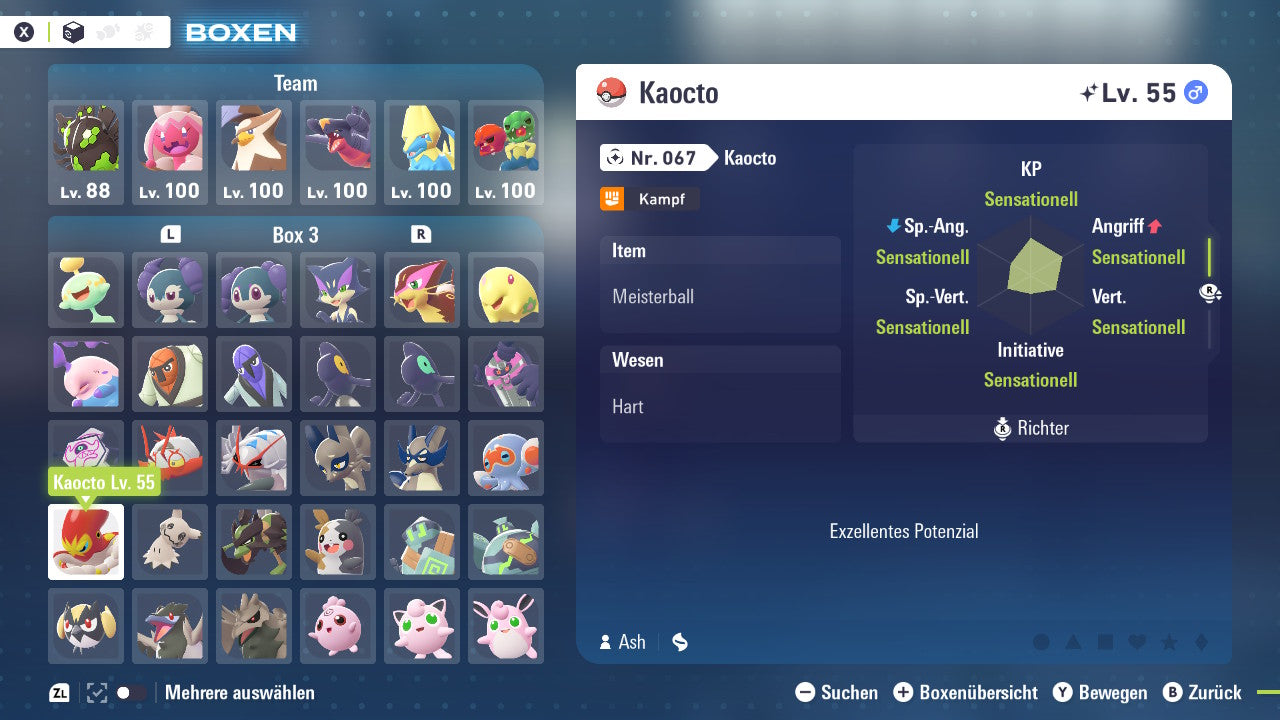This screenshot has height=720, width=1280.
Task: Open the Pokéball icon next to Kaocto's name
Action: click(611, 92)
